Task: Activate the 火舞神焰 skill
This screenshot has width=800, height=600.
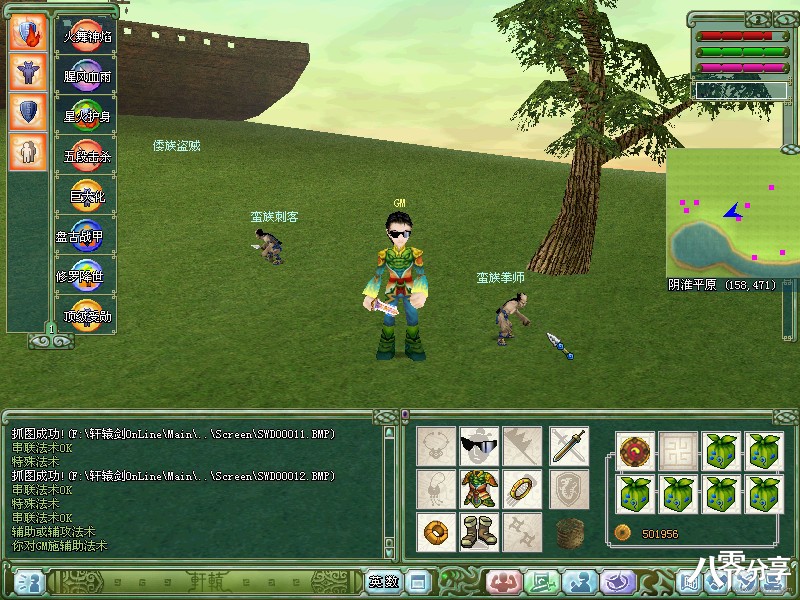Action: coord(87,35)
